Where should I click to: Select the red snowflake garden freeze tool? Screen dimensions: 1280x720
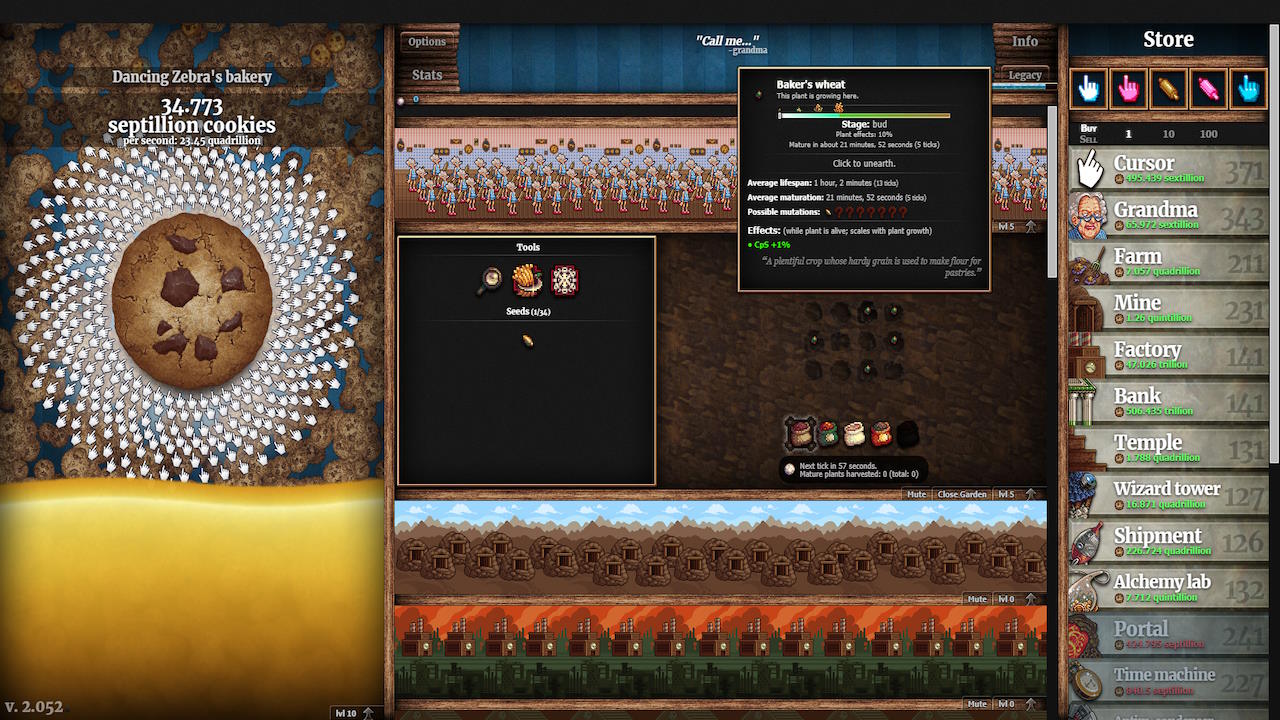tap(563, 280)
